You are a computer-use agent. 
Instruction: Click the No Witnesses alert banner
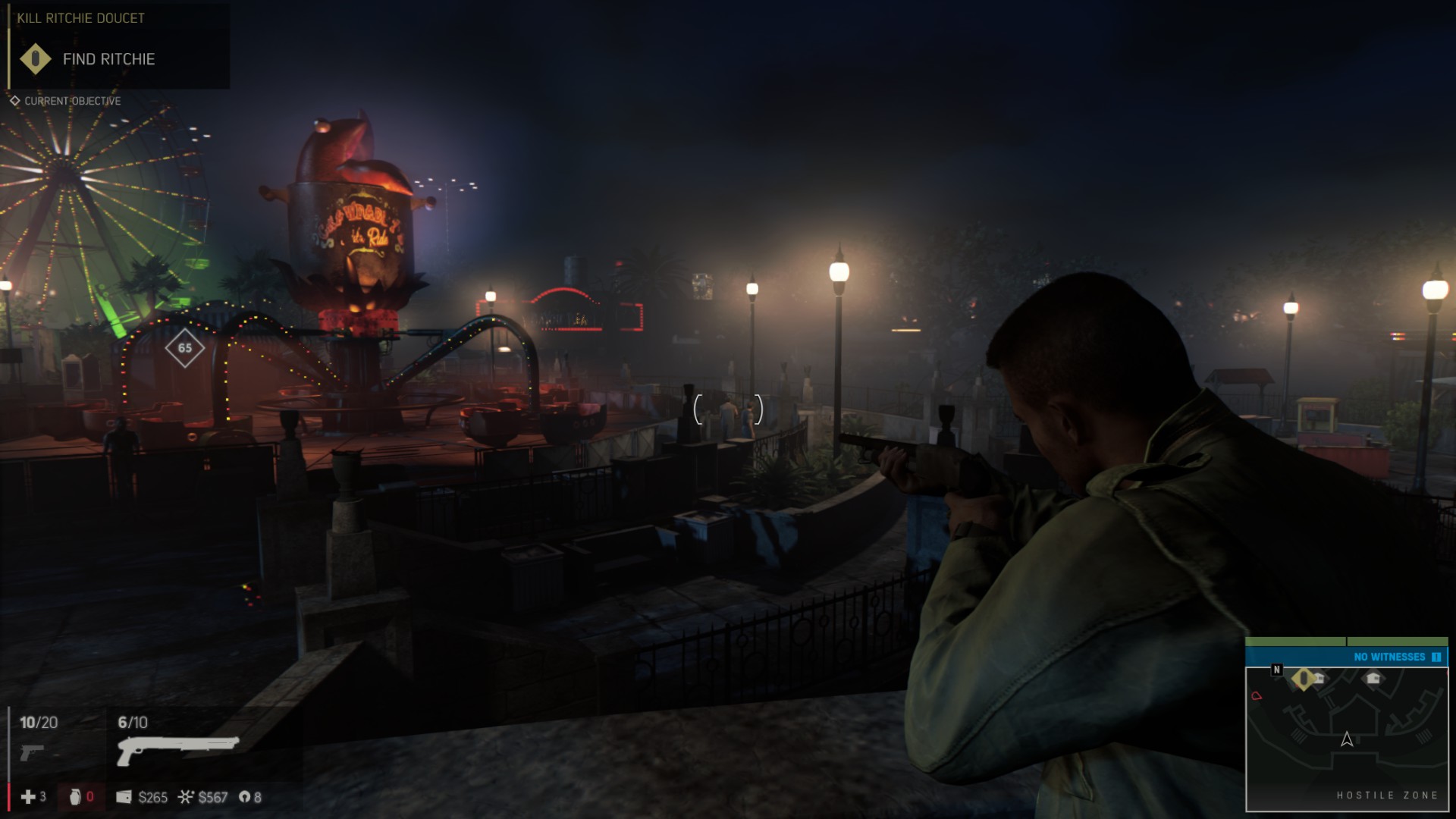[1347, 657]
